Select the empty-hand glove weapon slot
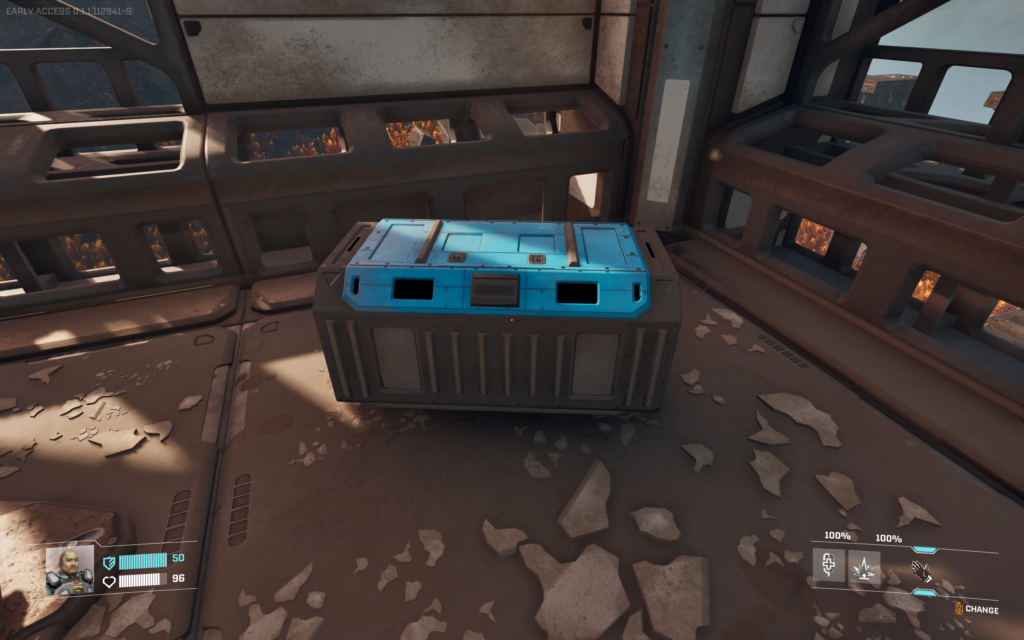The image size is (1024, 640). tap(922, 571)
